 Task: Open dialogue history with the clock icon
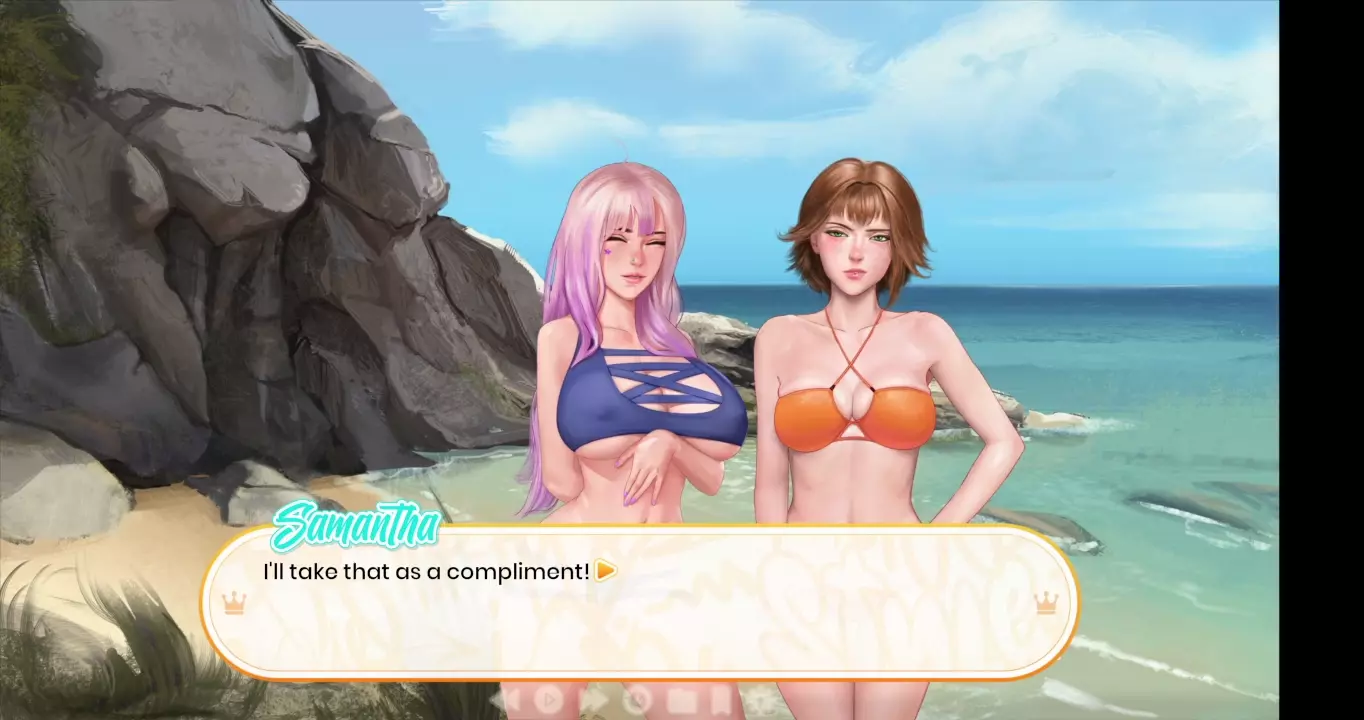(637, 699)
